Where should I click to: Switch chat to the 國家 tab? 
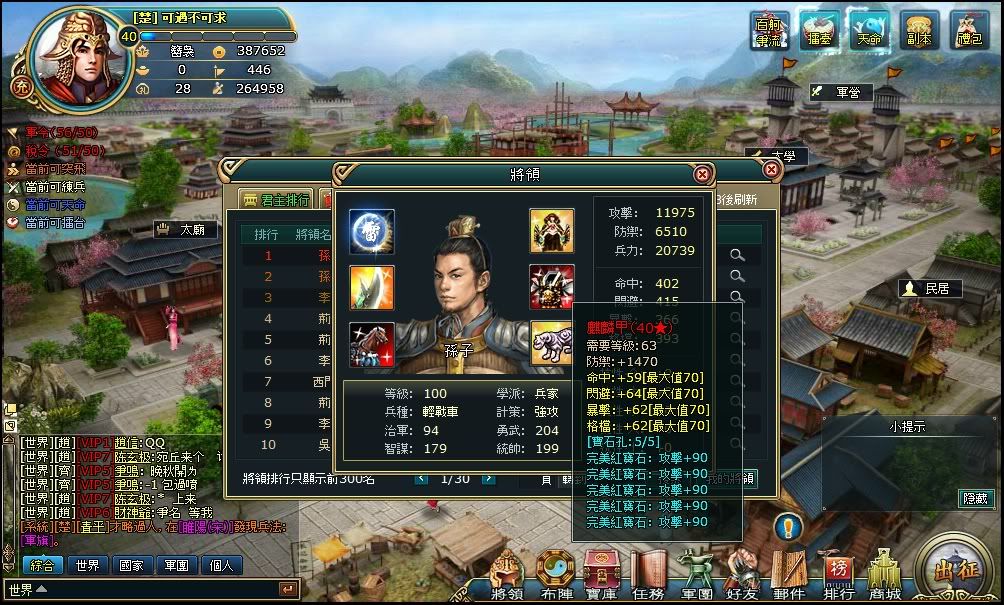(x=131, y=565)
